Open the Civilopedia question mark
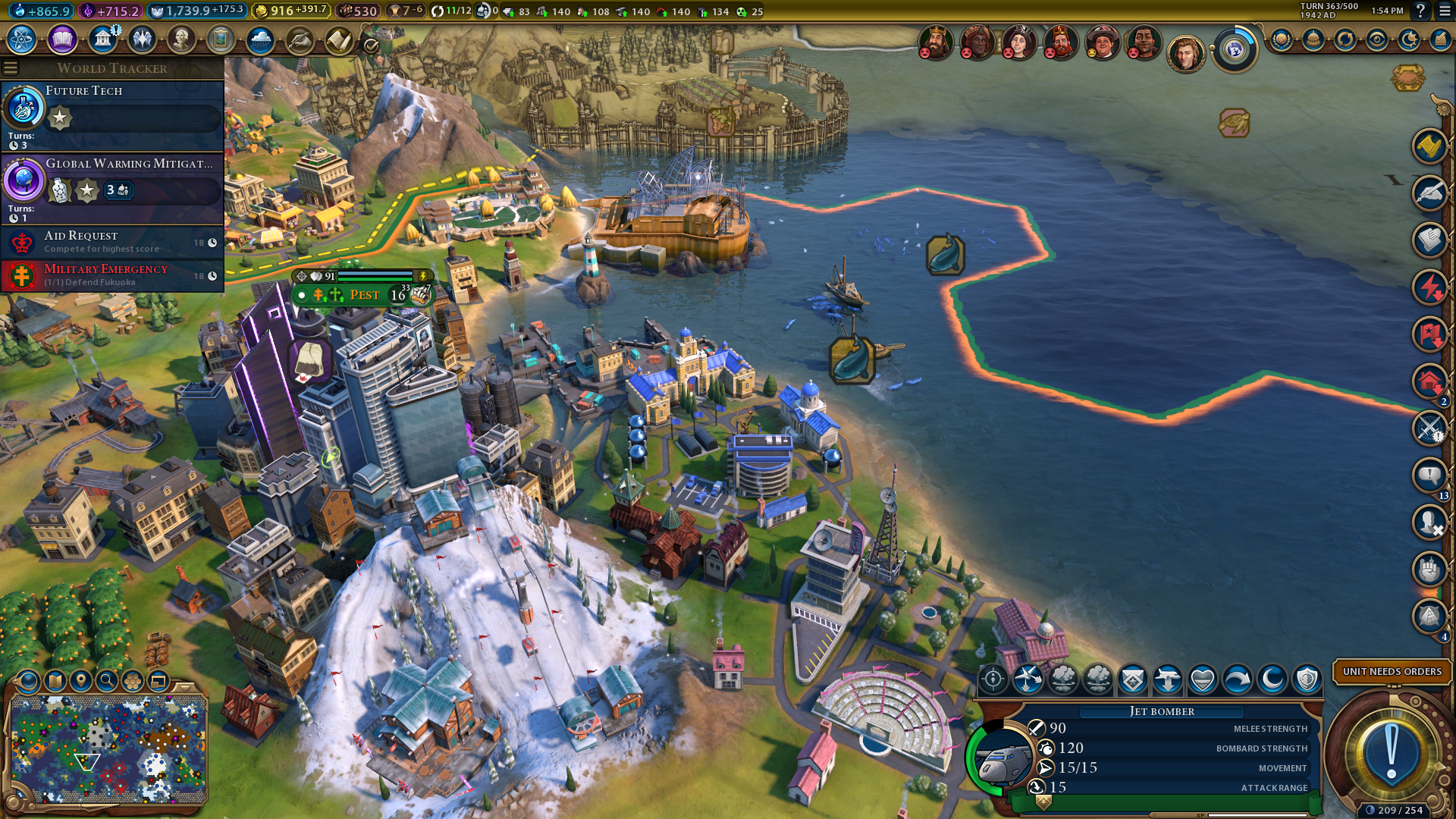This screenshot has width=1456, height=819. pos(1420,11)
